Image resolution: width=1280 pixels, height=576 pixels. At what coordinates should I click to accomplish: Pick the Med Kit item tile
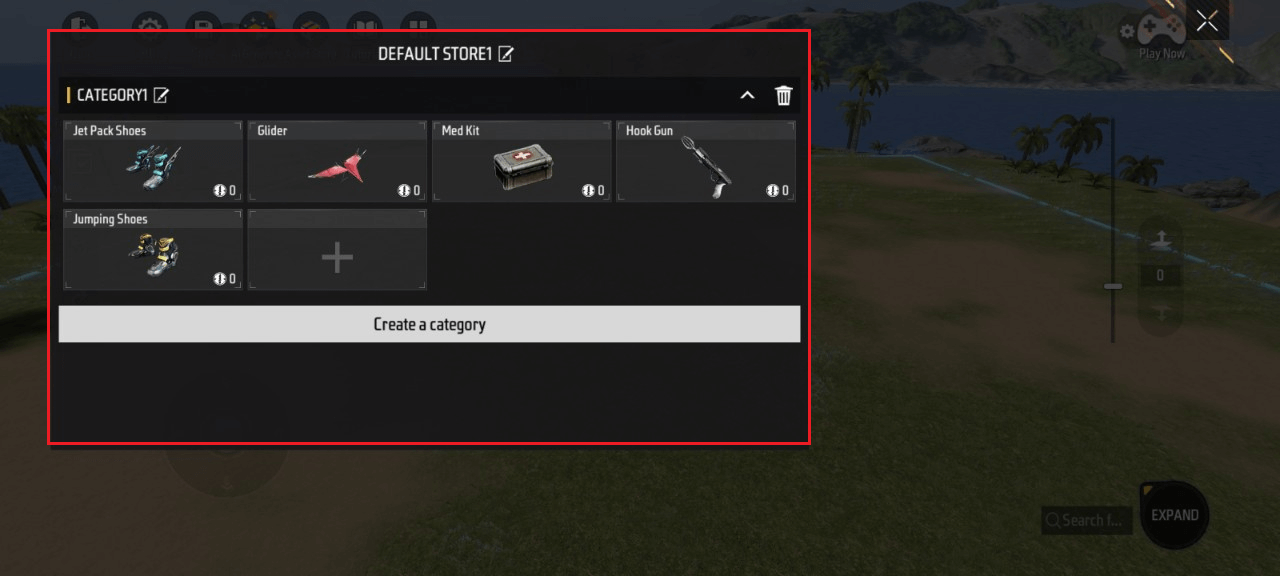(x=521, y=162)
